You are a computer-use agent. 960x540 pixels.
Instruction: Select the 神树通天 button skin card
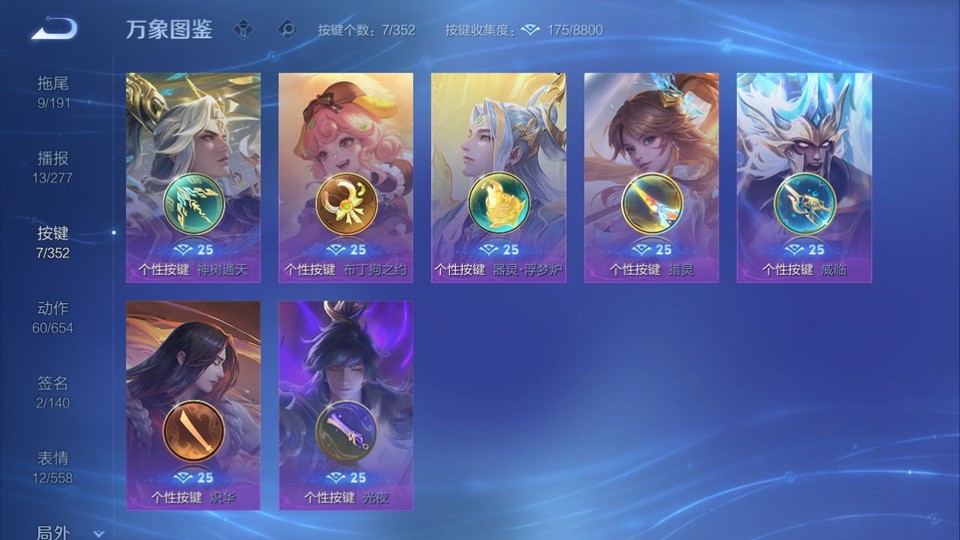(x=193, y=177)
